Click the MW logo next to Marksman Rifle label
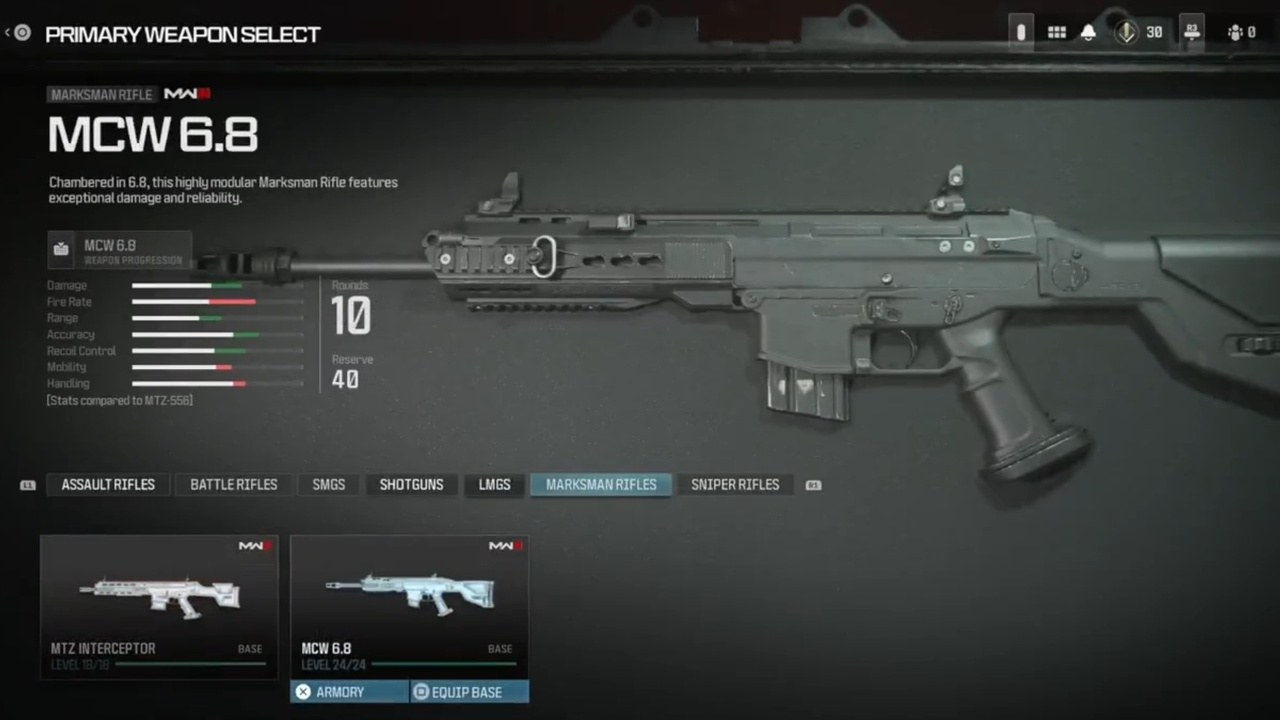This screenshot has width=1280, height=720. click(x=186, y=93)
